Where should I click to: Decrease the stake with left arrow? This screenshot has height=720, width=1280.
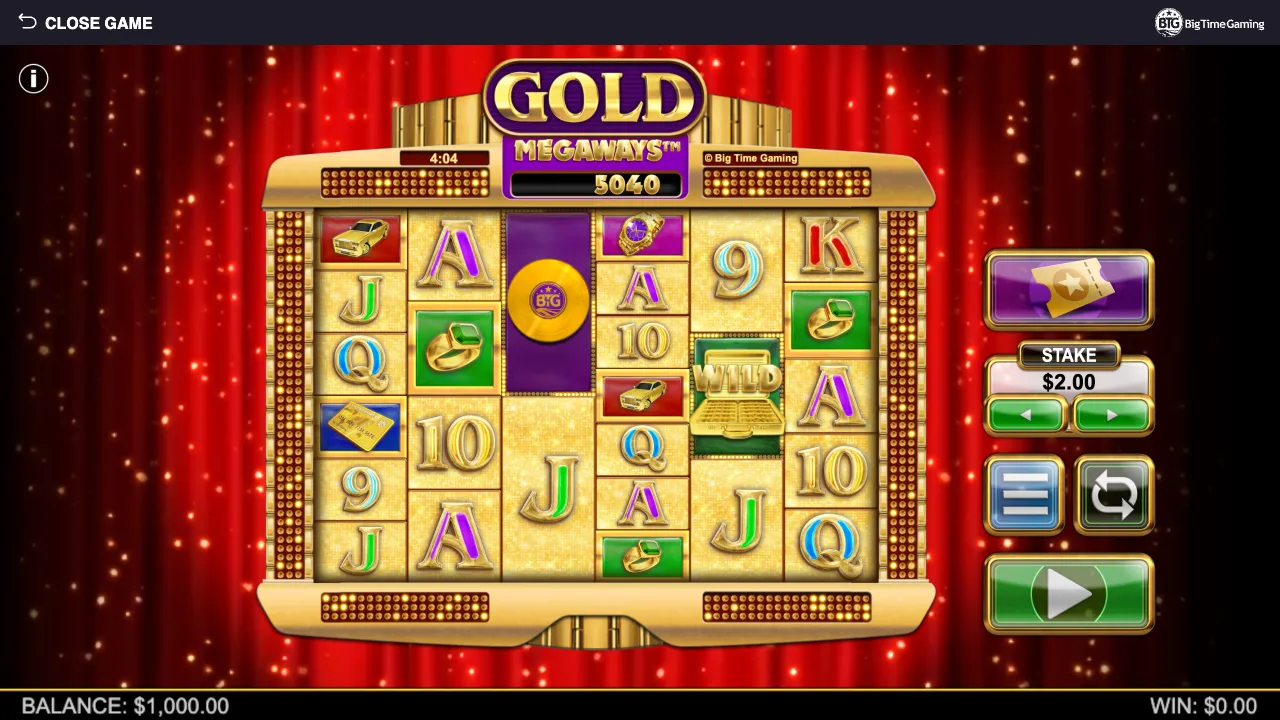1026,415
